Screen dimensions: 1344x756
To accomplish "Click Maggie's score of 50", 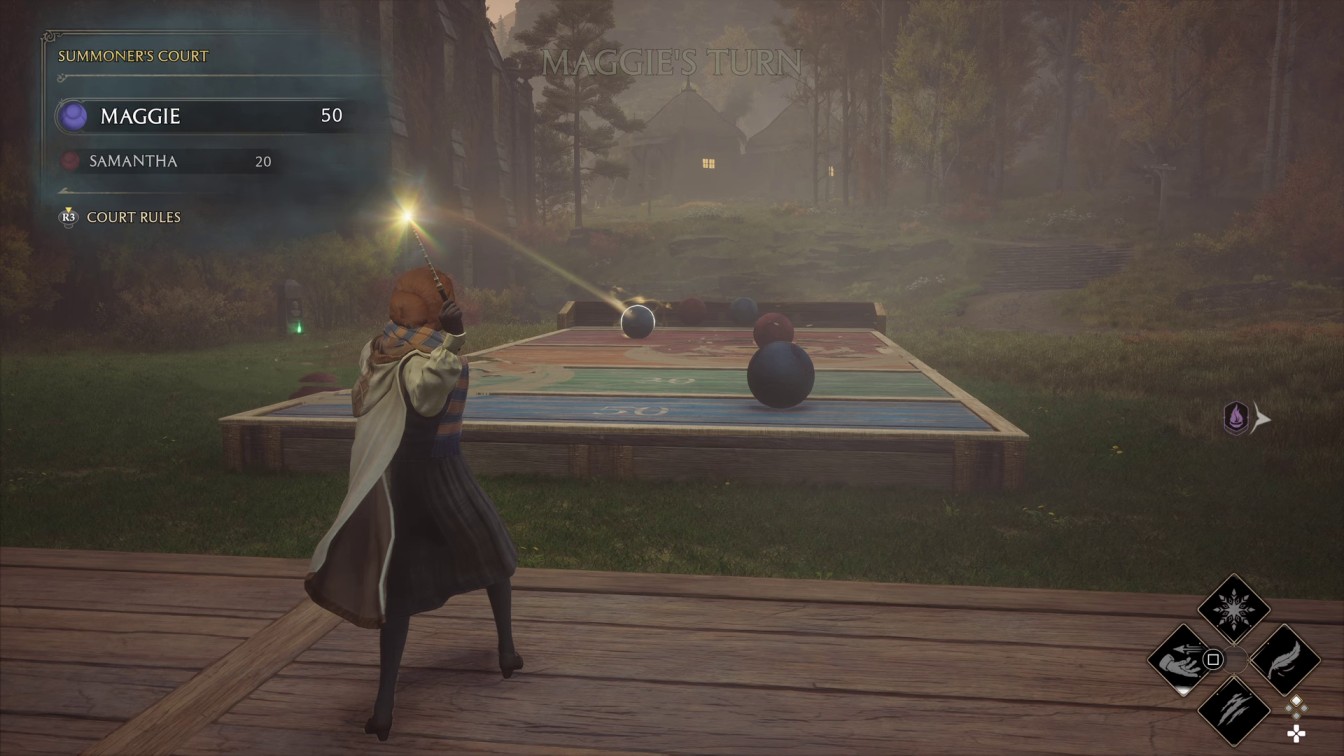I will 332,115.
